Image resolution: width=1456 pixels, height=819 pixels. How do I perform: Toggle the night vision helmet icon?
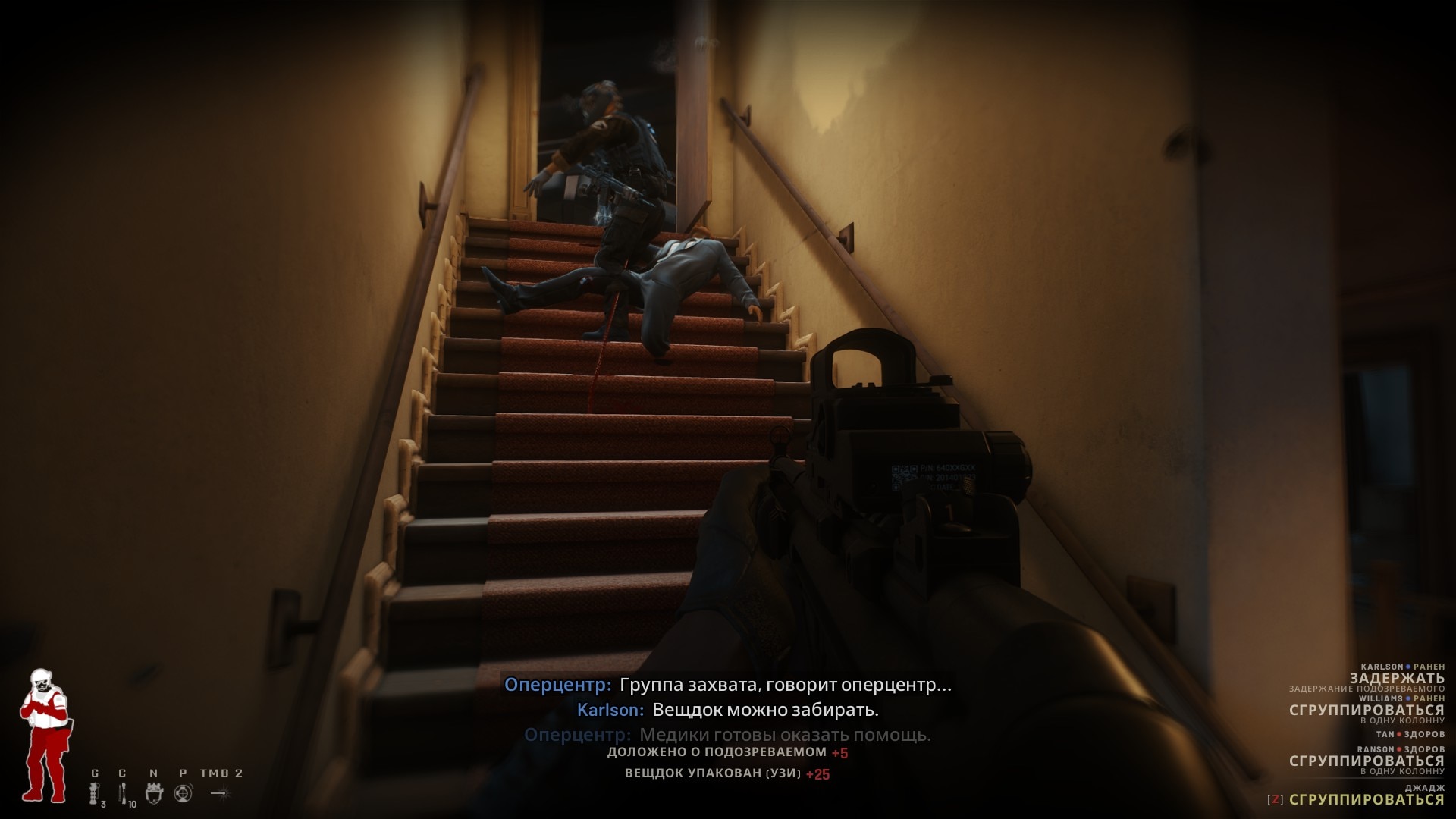click(x=154, y=792)
